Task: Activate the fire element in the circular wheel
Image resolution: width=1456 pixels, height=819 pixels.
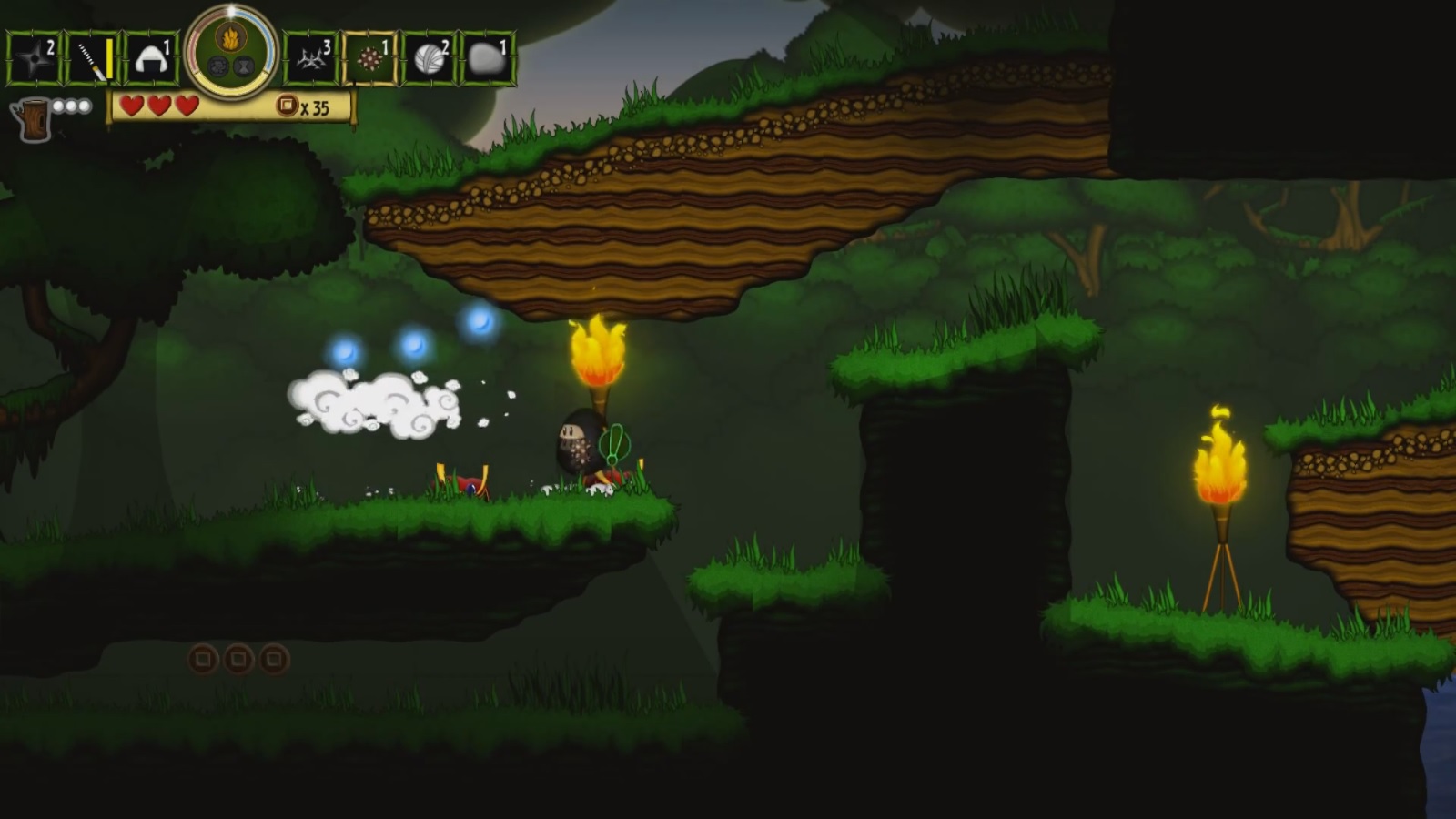Action: click(230, 38)
